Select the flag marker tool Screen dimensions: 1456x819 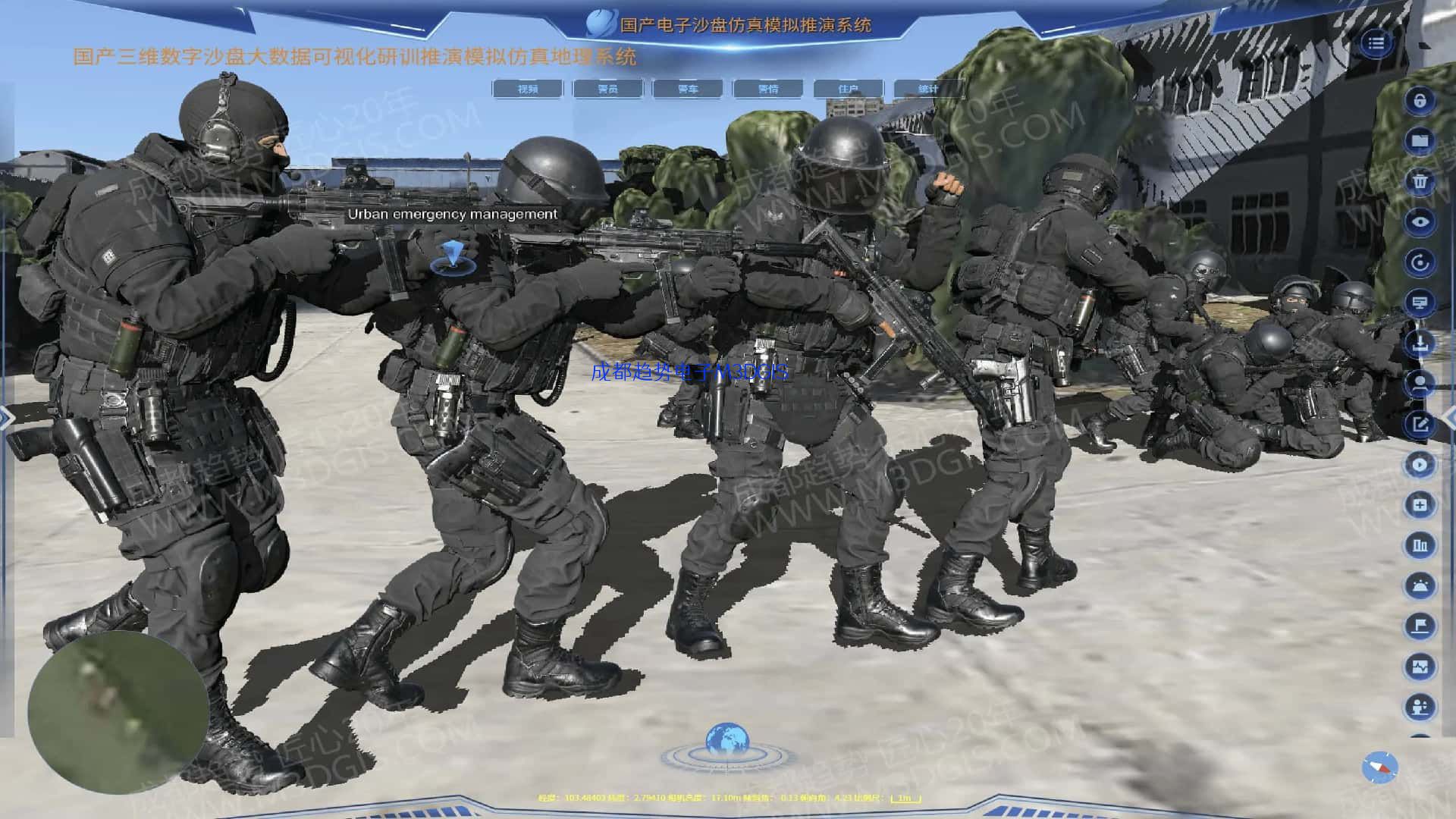(1420, 626)
